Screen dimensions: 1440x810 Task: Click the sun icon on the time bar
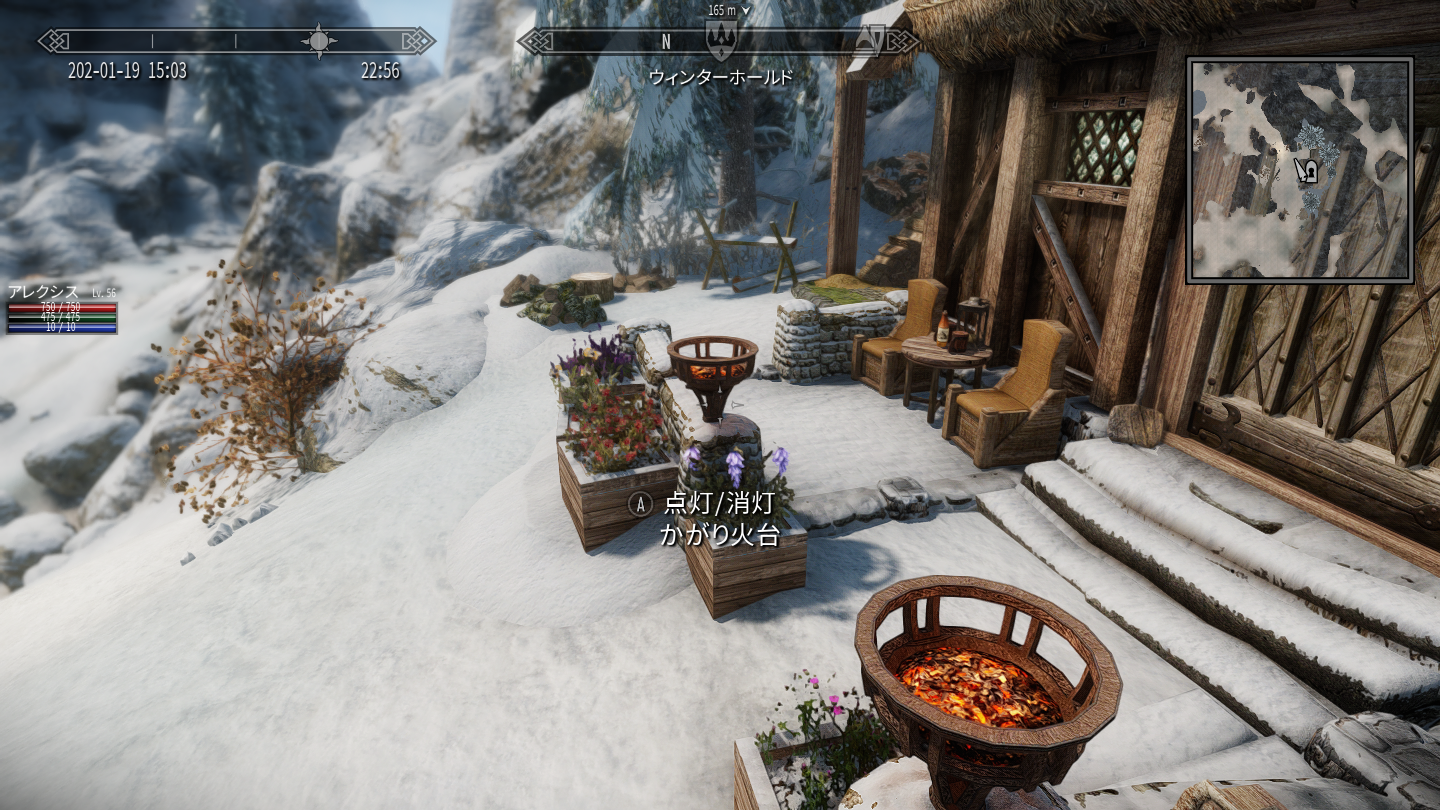319,41
